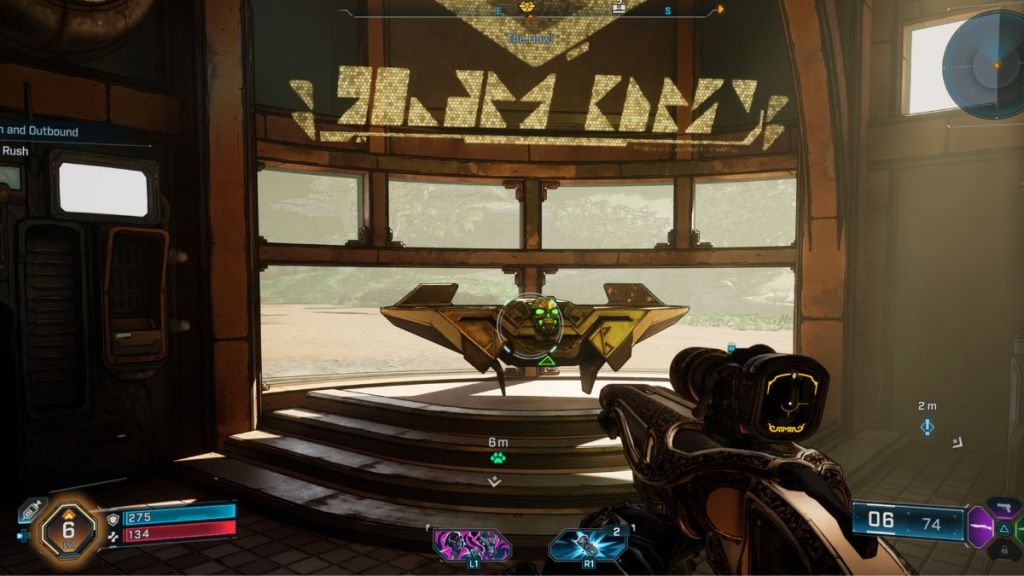This screenshot has height=576, width=1024.
Task: Click the green paw waypoint marker
Action: [497, 458]
